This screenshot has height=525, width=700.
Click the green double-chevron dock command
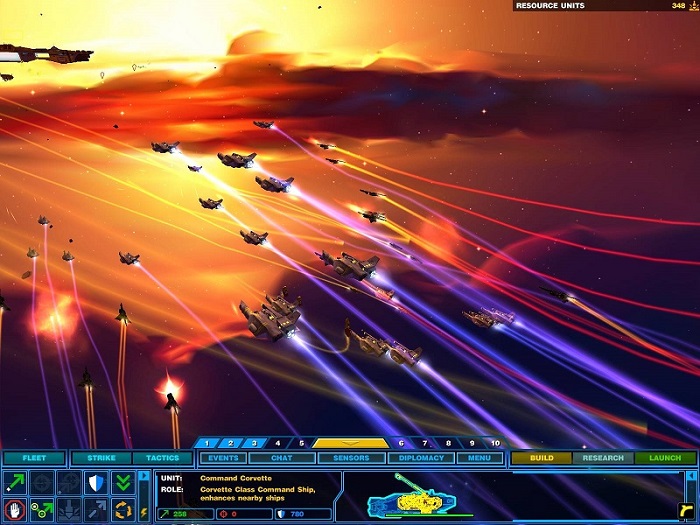[x=123, y=483]
